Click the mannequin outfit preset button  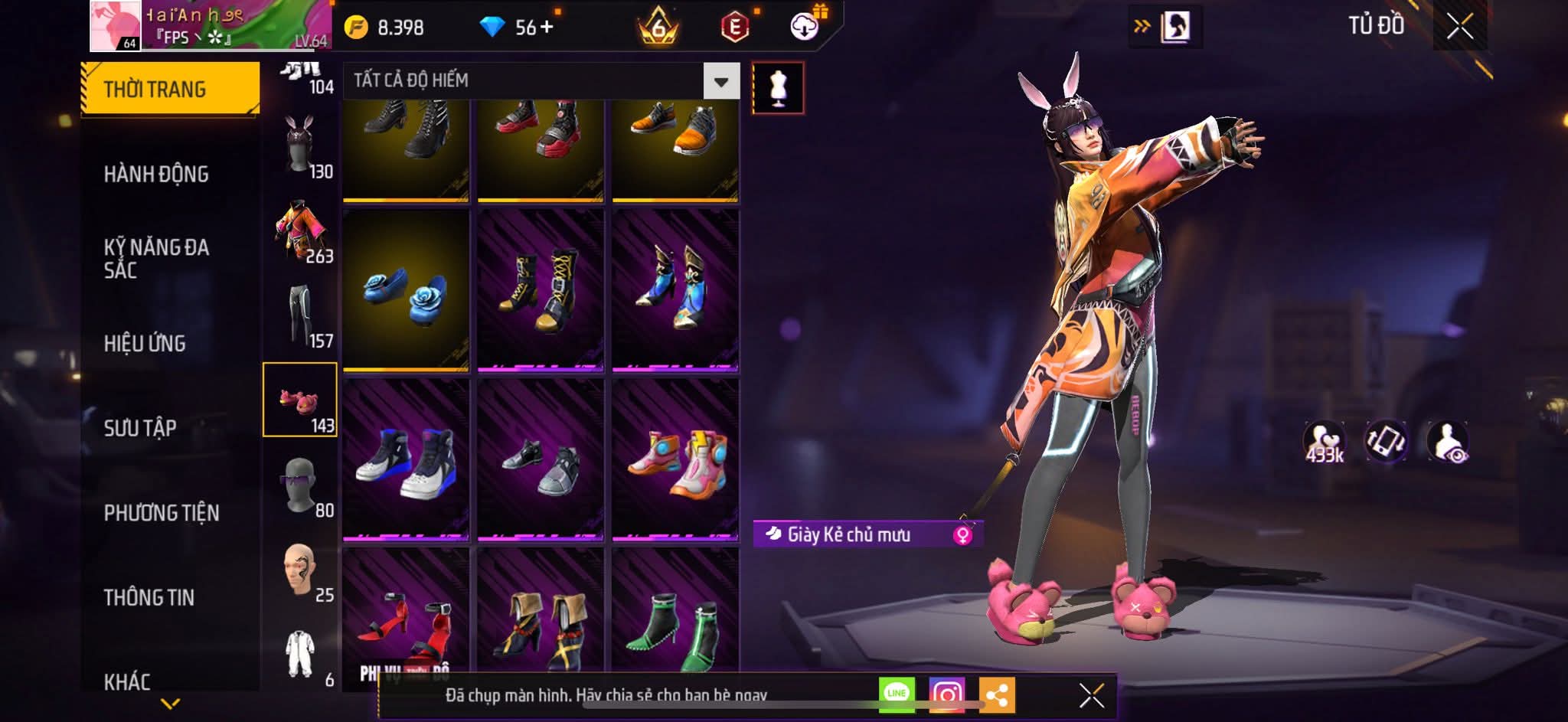pyautogui.click(x=778, y=88)
